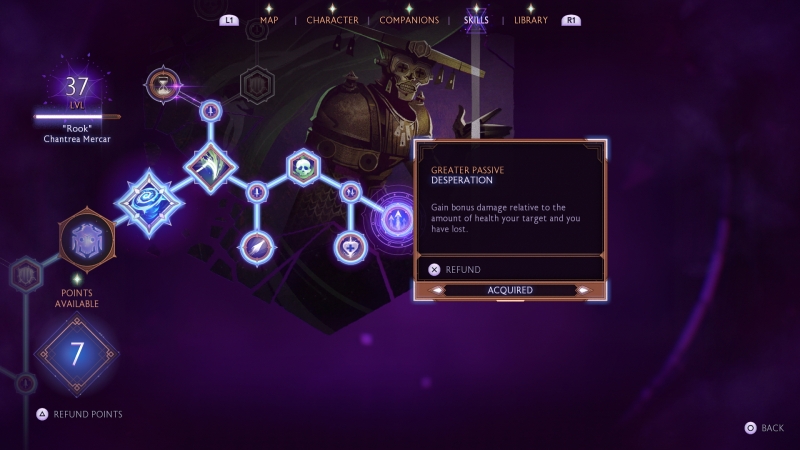Select the hourglass skill node
The image size is (800, 450).
(x=161, y=86)
